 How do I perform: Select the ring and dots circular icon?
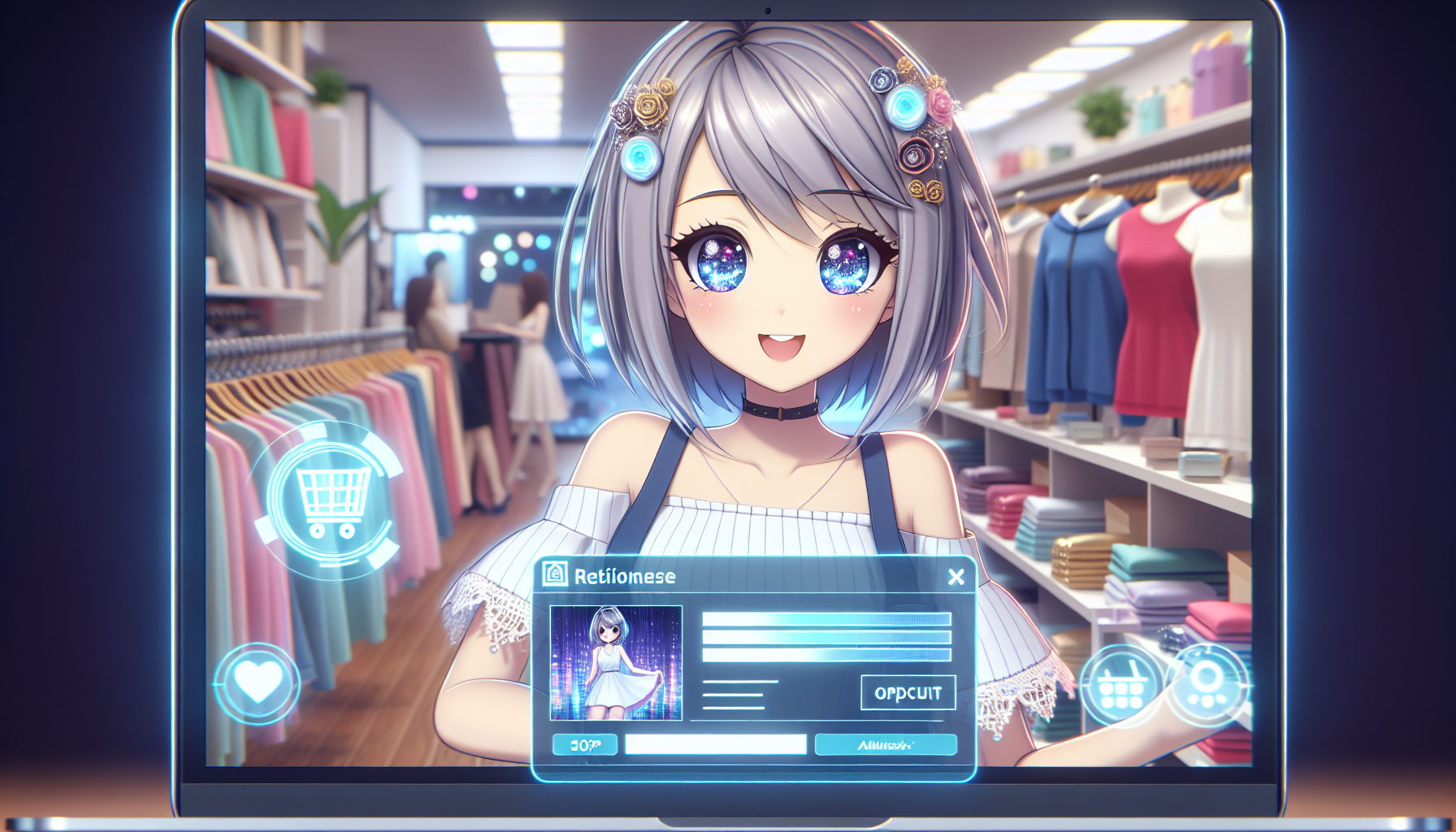1206,685
